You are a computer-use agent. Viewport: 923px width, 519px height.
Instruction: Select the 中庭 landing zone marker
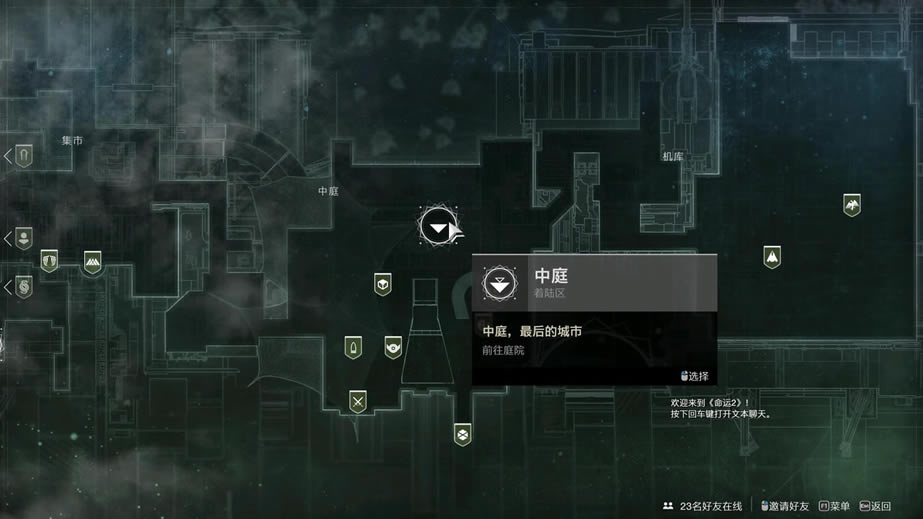tap(437, 229)
